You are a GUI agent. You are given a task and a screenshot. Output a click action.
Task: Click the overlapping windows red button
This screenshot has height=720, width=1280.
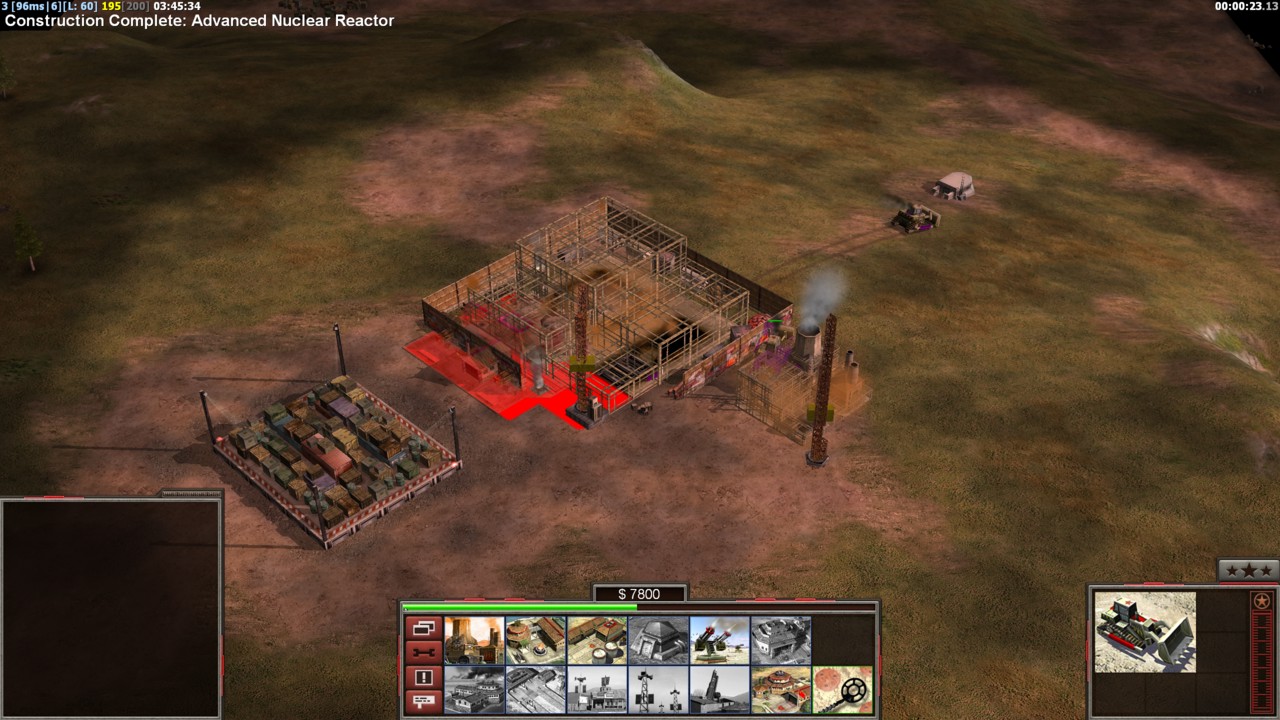[x=423, y=629]
